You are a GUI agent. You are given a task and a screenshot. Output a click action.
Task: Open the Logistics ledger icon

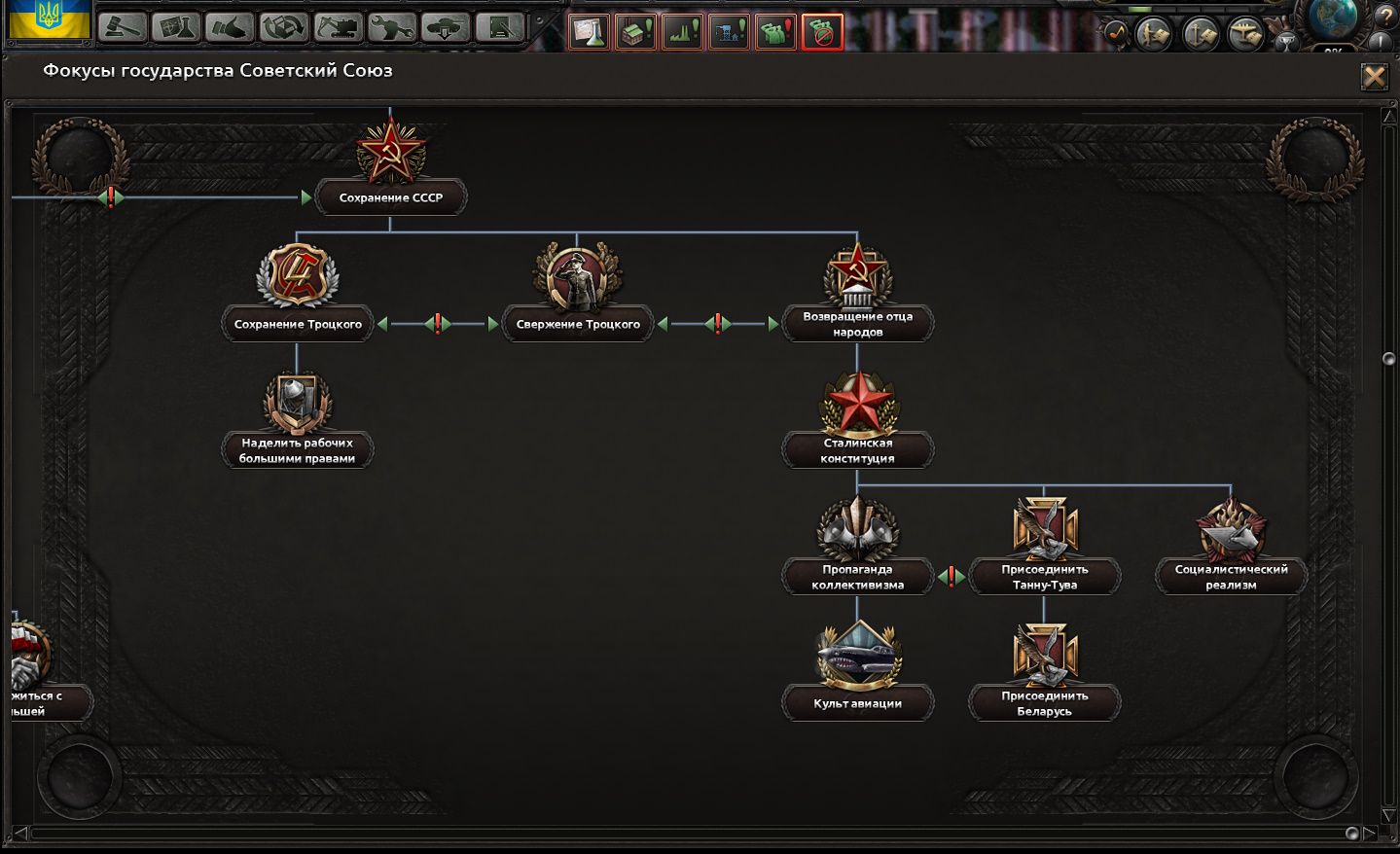click(497, 28)
